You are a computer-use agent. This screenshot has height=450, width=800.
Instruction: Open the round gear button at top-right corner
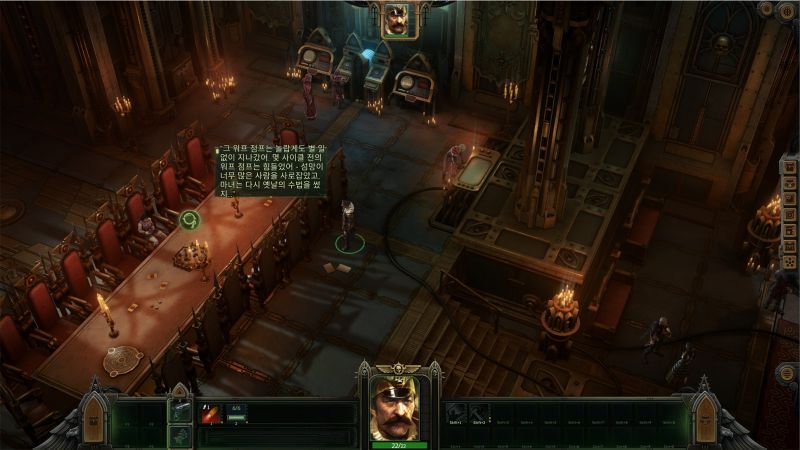[789, 10]
